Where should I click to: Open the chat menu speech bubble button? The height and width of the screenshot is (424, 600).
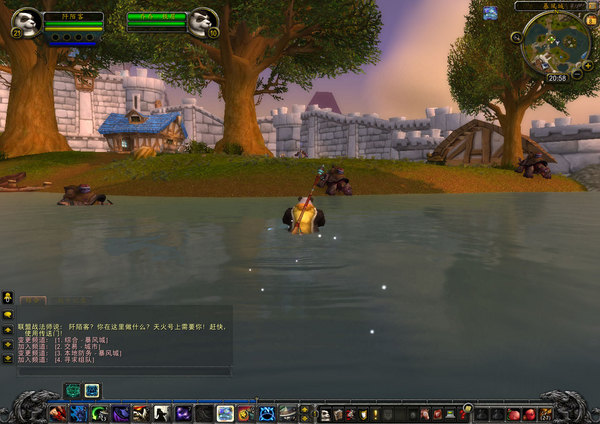(x=8, y=313)
